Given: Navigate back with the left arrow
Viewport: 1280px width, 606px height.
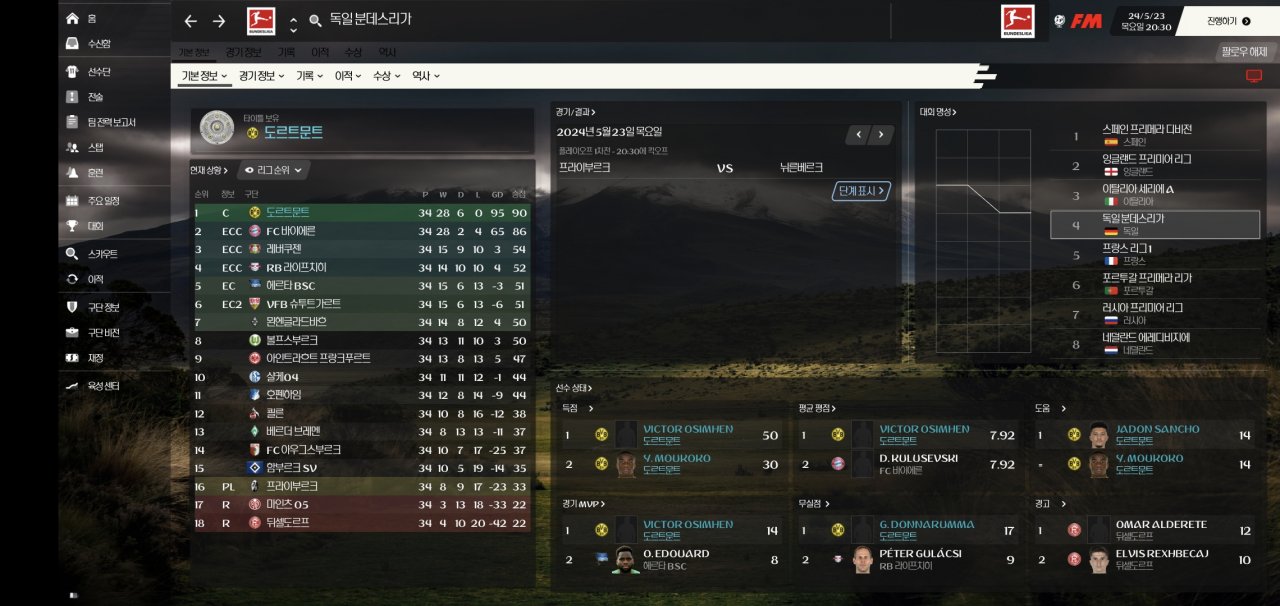Looking at the screenshot, I should [x=191, y=21].
